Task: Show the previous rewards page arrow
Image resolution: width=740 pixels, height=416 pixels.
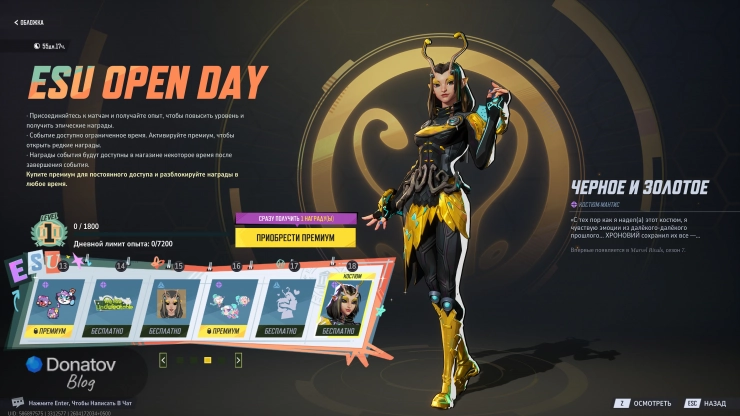Action: [x=163, y=358]
